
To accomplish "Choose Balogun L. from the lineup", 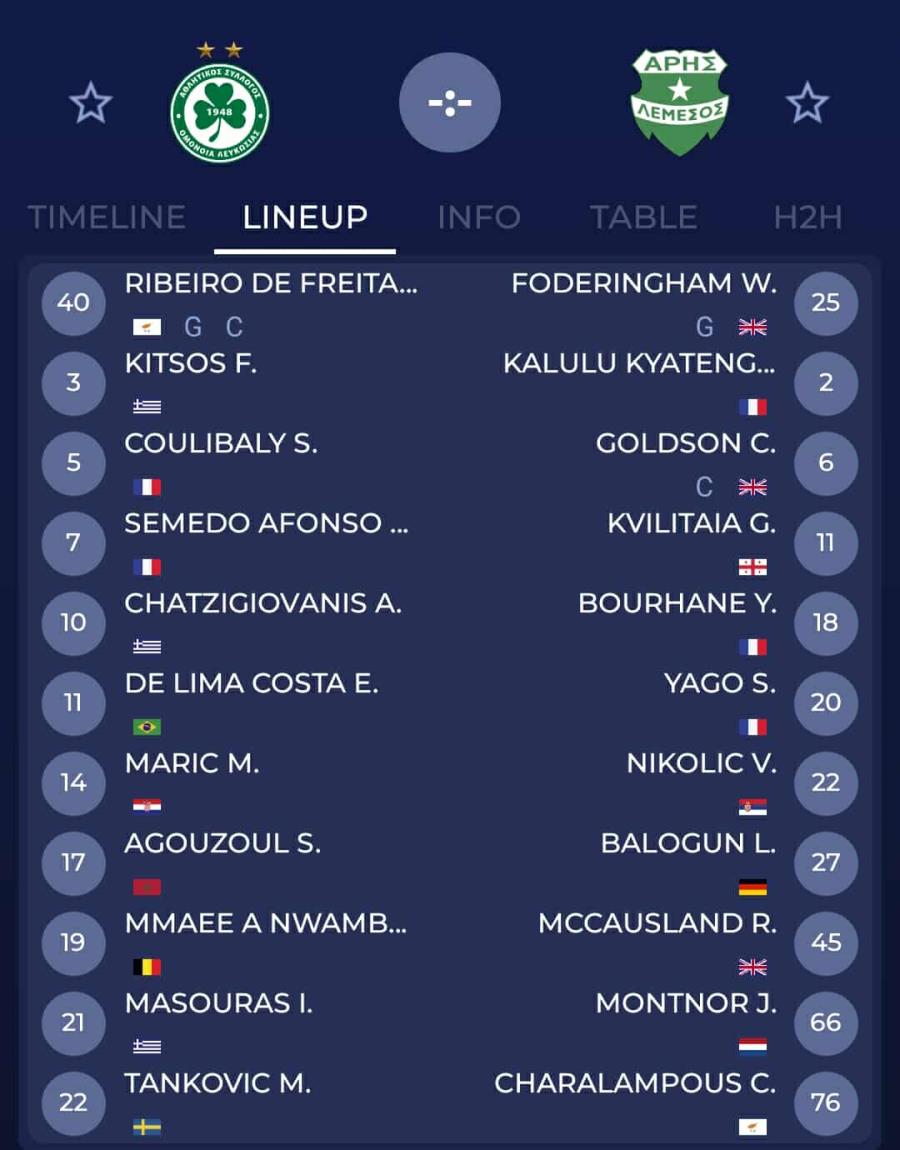I will [688, 844].
